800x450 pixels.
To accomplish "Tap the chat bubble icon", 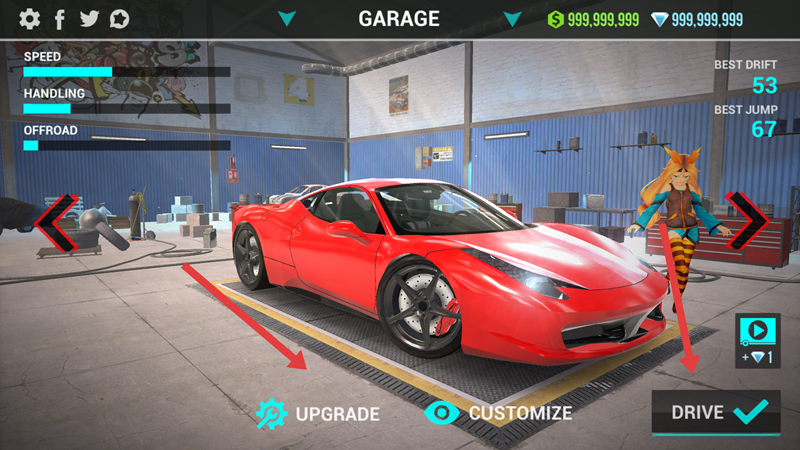I will tap(120, 19).
